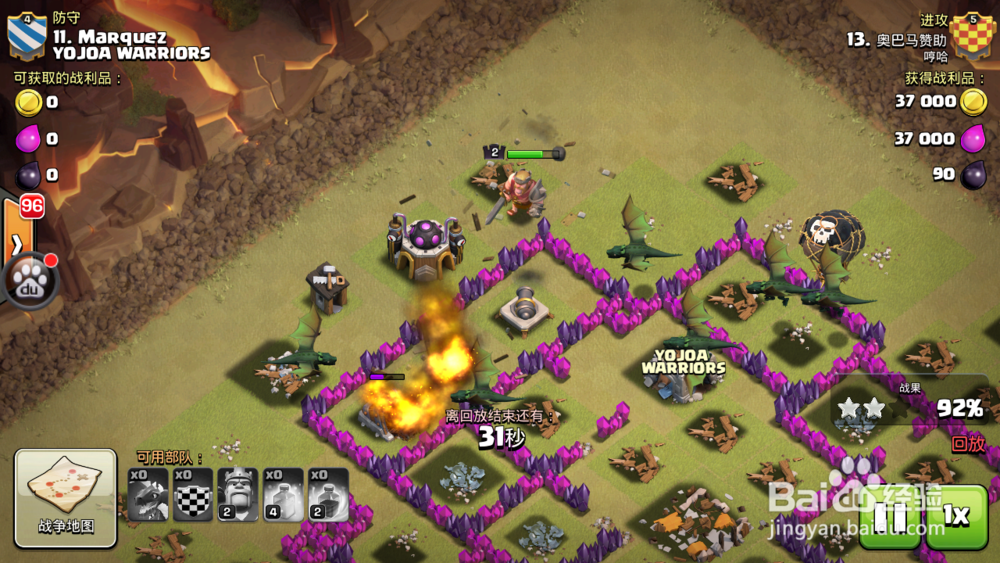Select the dragon troop slot
1000x563 pixels.
coord(148,494)
